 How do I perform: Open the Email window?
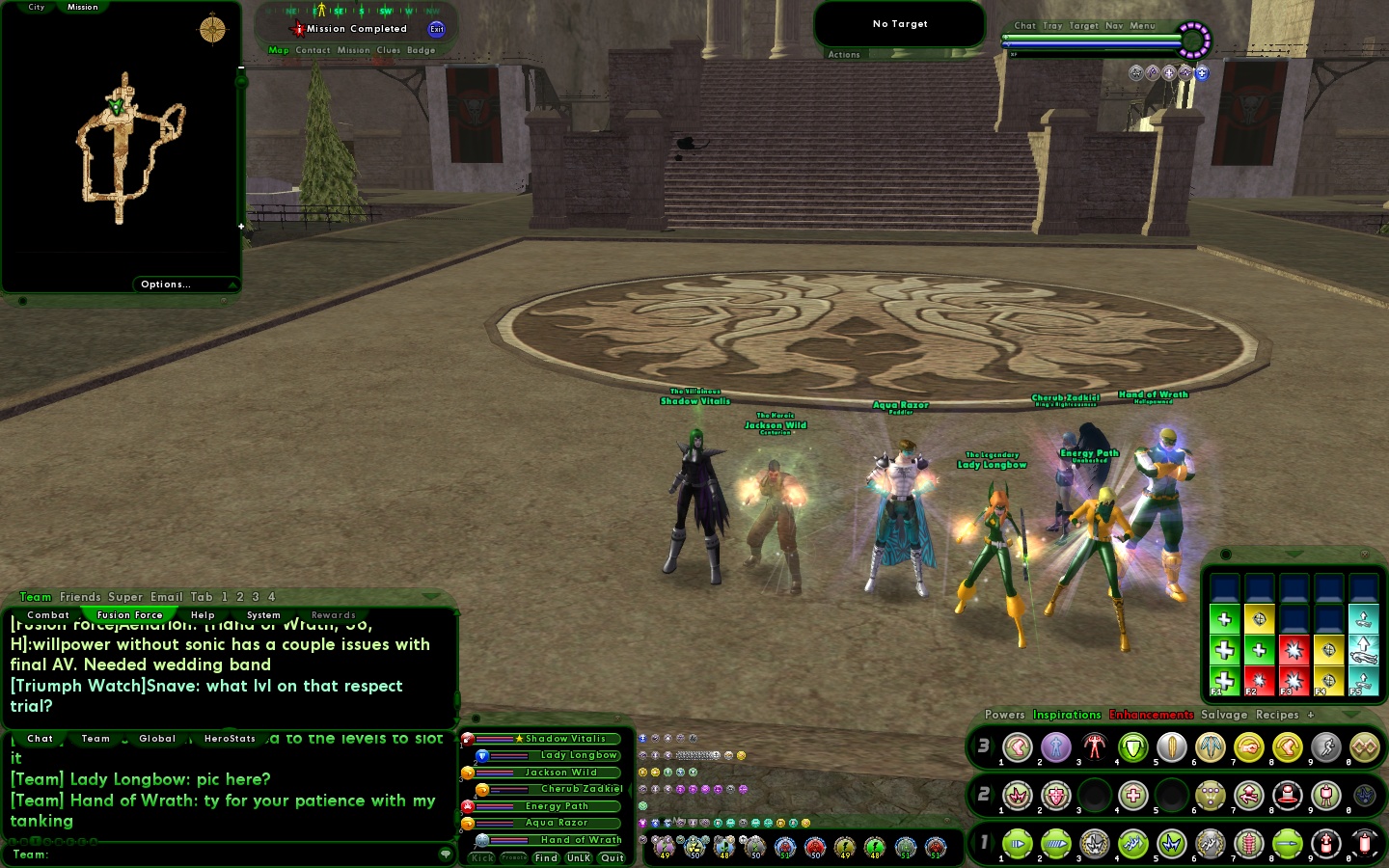click(166, 597)
